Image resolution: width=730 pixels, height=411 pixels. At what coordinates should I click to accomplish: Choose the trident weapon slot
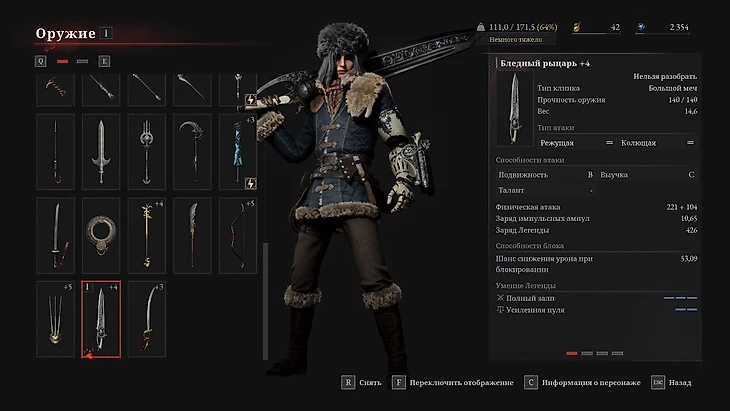147,152
